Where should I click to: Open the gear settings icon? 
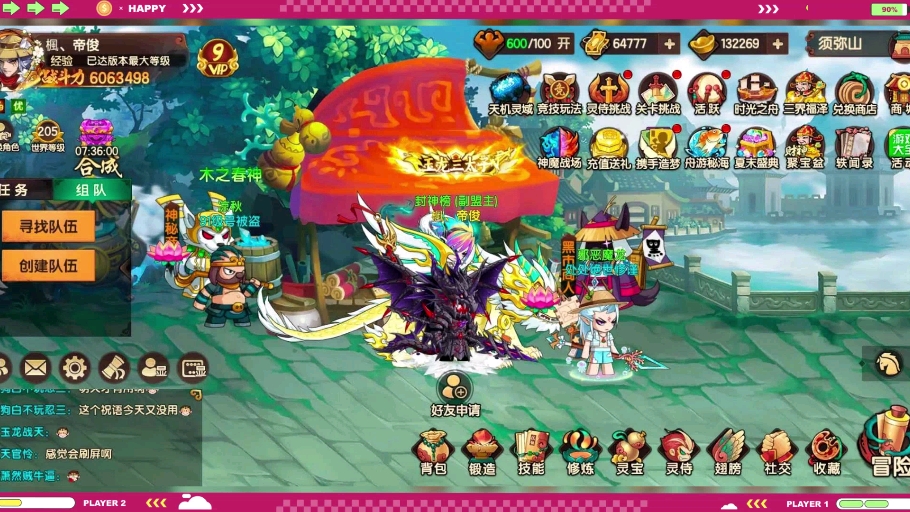[74, 367]
